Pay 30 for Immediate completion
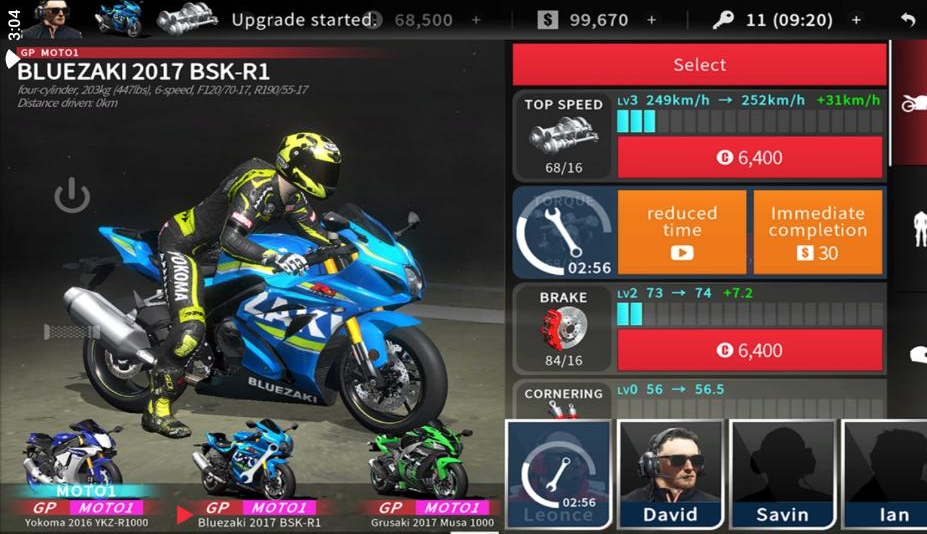This screenshot has height=534, width=927. coord(817,231)
